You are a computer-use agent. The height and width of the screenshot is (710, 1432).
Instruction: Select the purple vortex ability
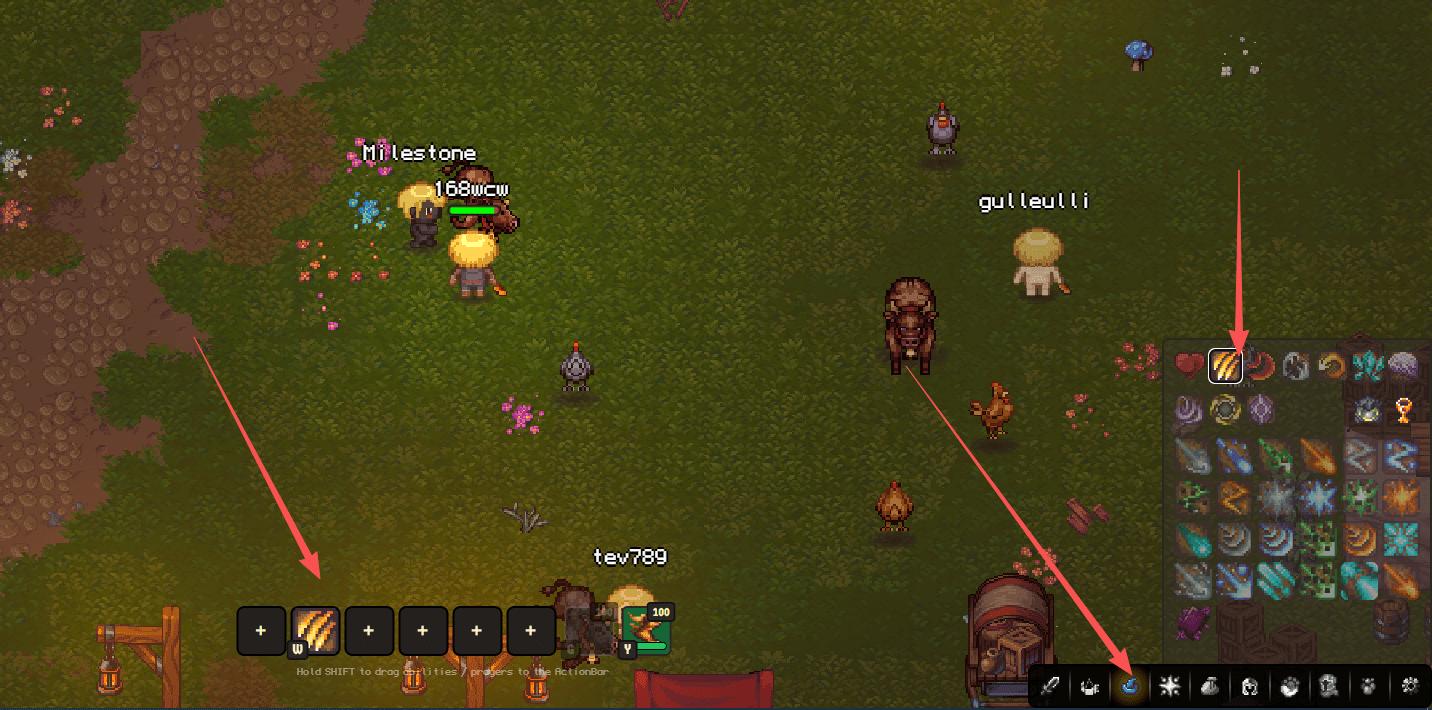pyautogui.click(x=1189, y=409)
